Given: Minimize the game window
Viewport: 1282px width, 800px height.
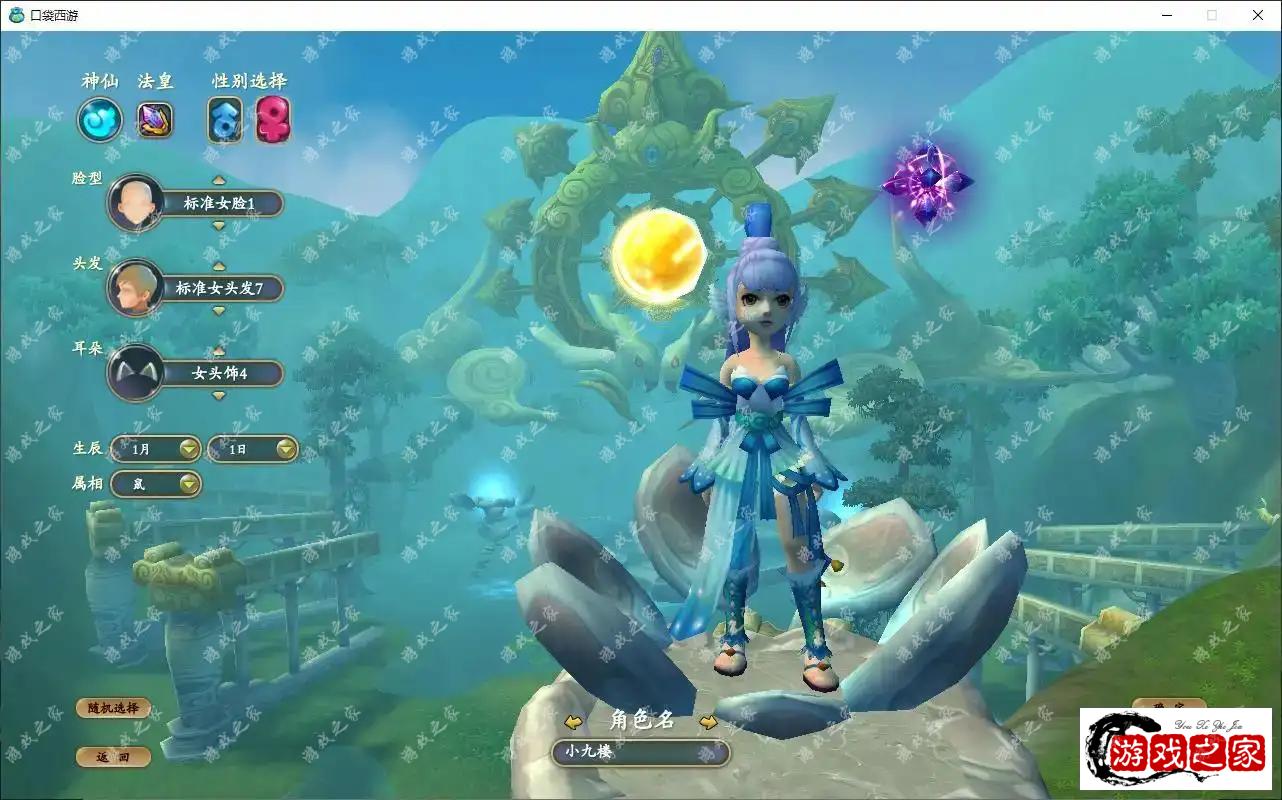Looking at the screenshot, I should pos(1167,15).
